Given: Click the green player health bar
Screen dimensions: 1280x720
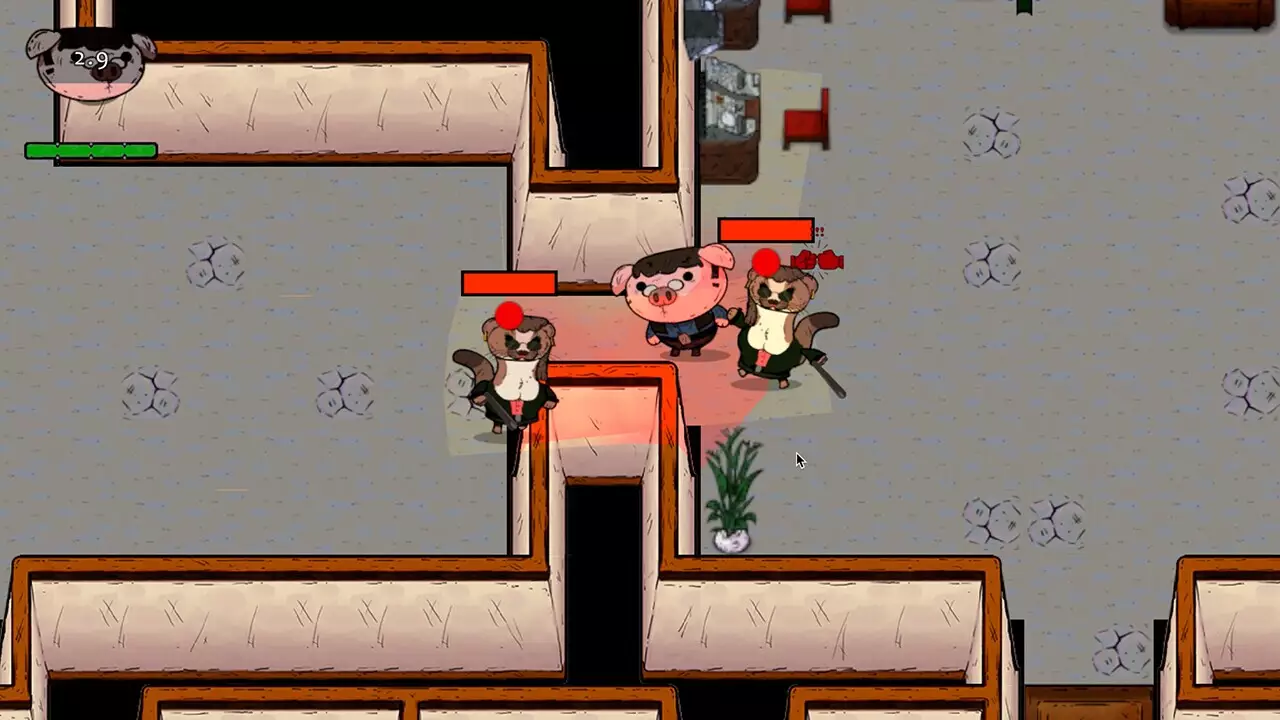Looking at the screenshot, I should tap(90, 151).
